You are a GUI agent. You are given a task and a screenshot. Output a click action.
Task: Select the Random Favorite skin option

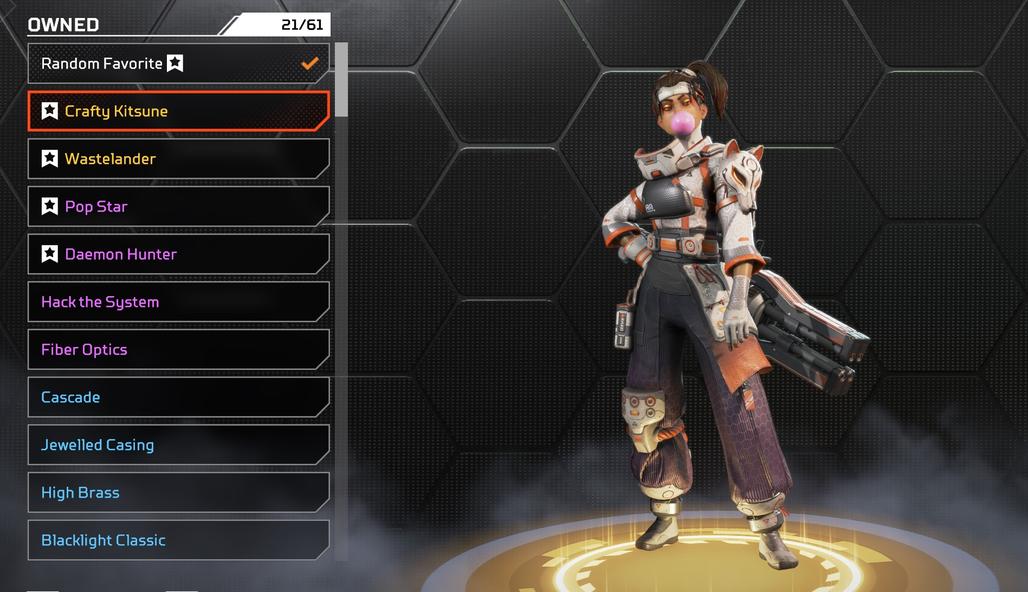[178, 63]
